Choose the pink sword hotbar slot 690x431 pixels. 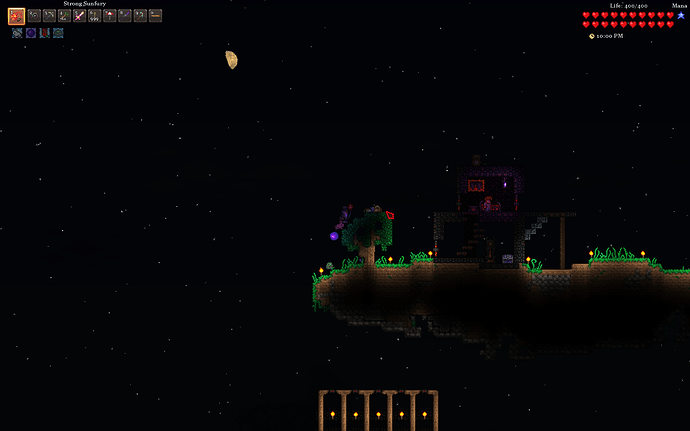79,16
